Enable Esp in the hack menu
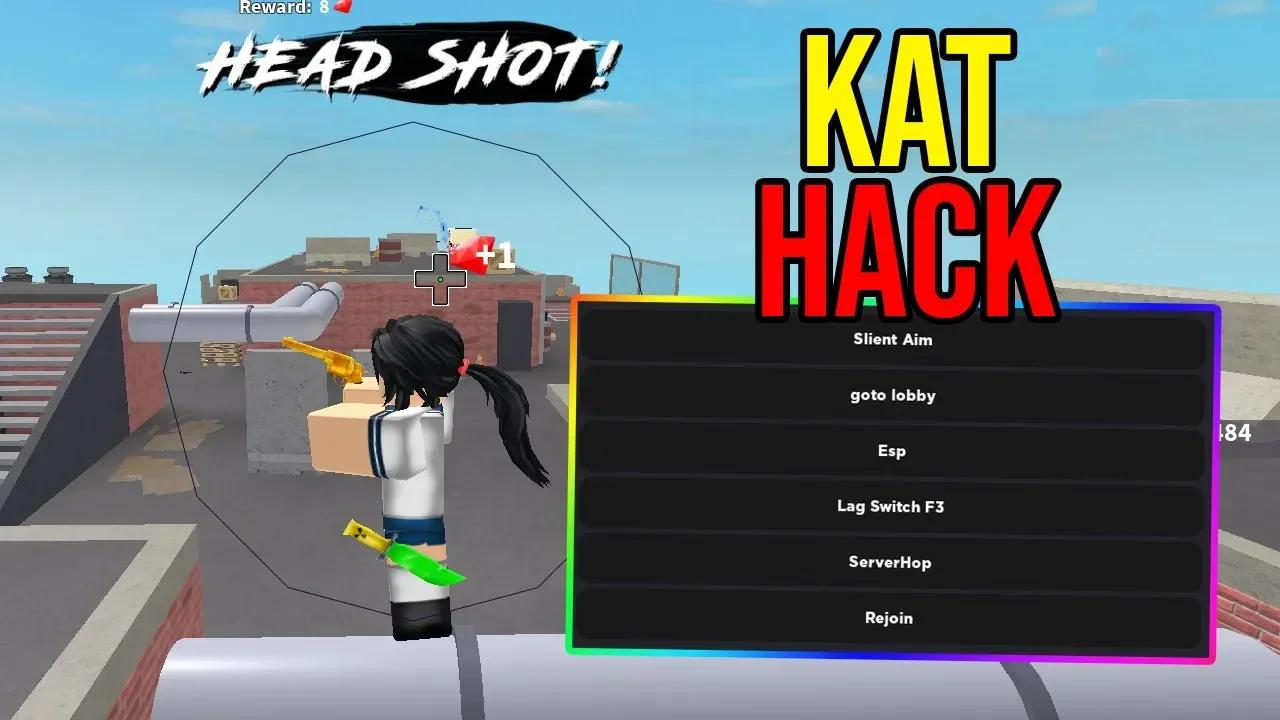1280x720 pixels. pos(892,451)
